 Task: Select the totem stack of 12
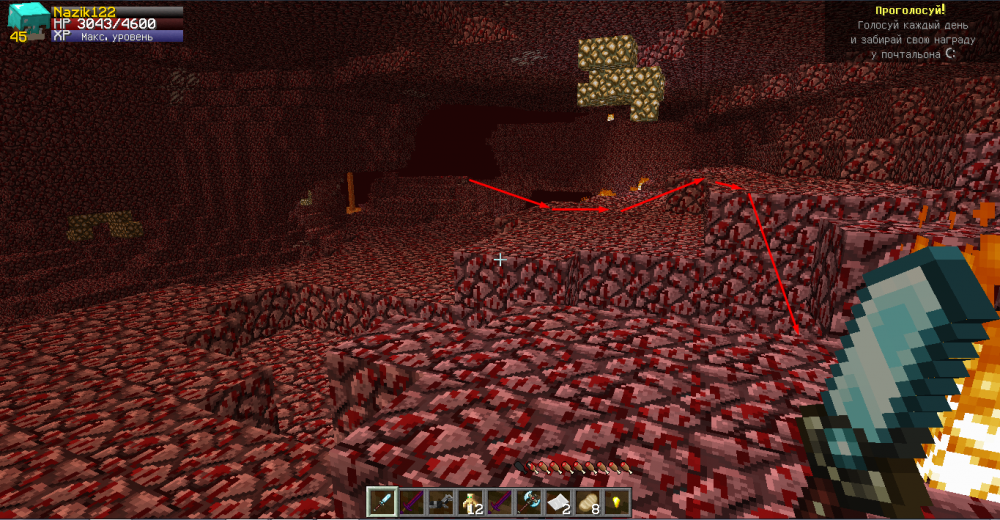471,501
